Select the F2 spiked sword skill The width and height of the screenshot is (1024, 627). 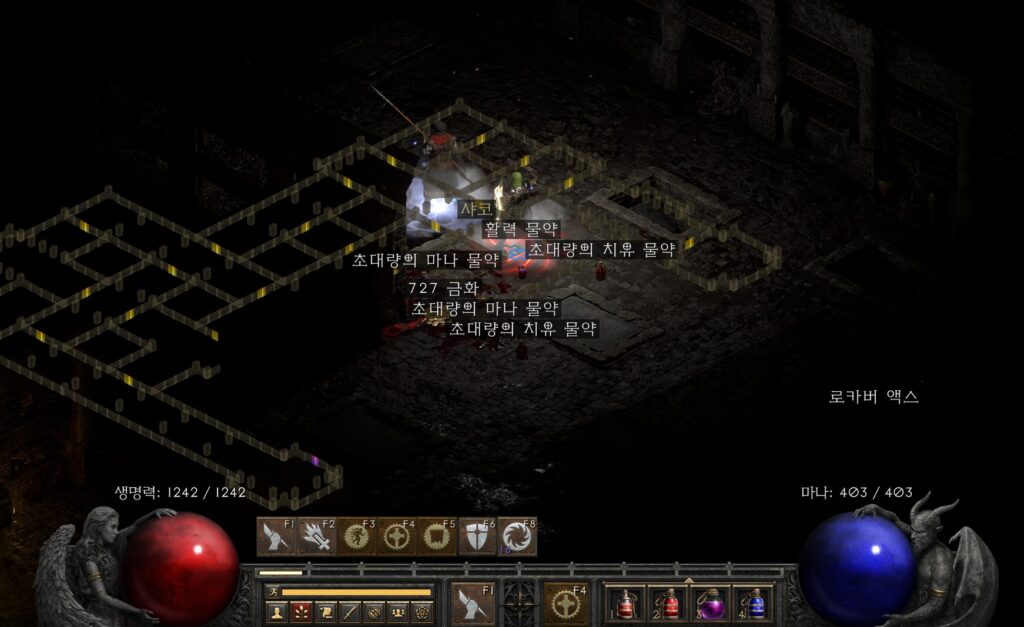(x=316, y=537)
